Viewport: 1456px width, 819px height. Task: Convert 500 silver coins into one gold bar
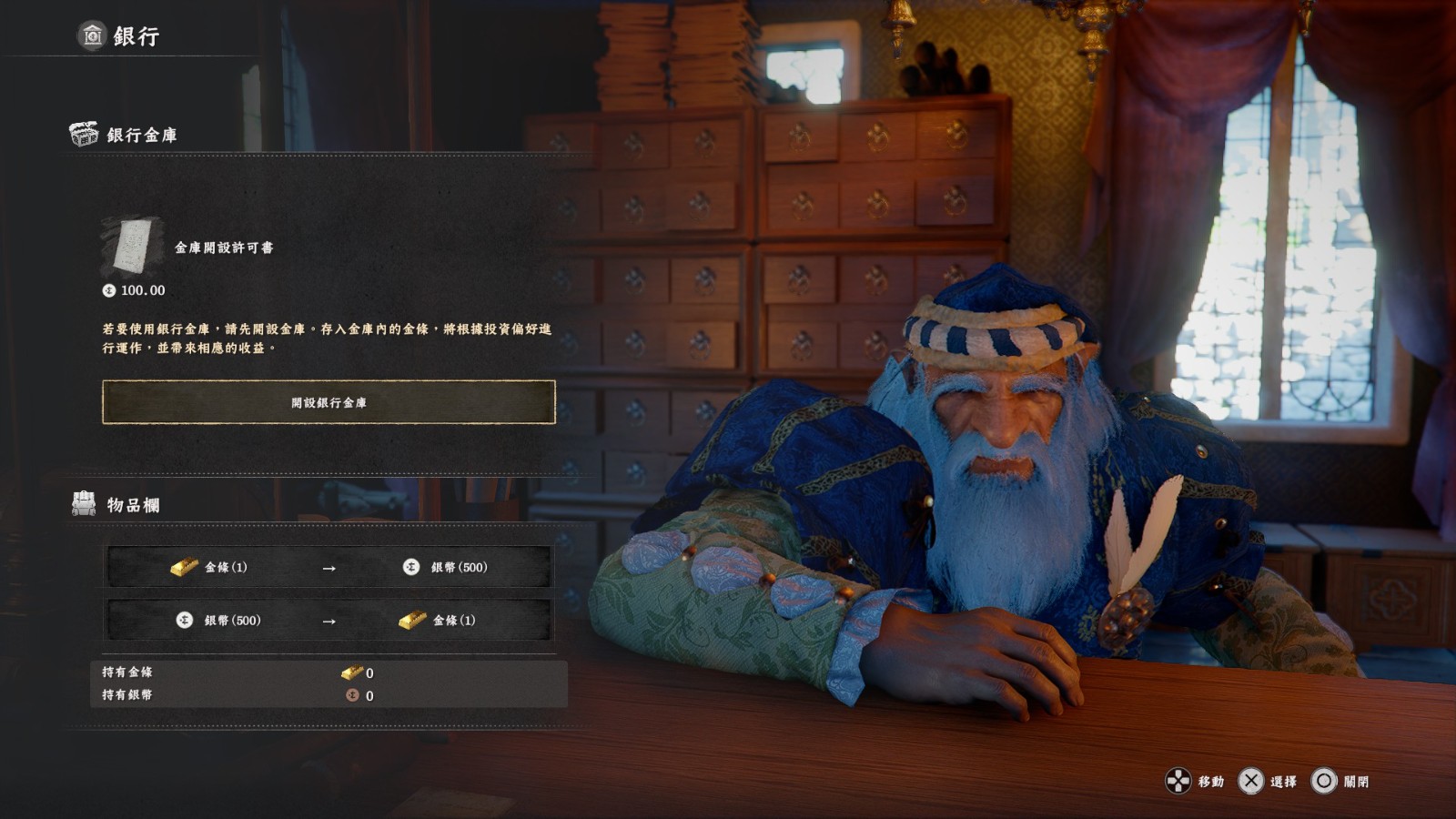[329, 621]
